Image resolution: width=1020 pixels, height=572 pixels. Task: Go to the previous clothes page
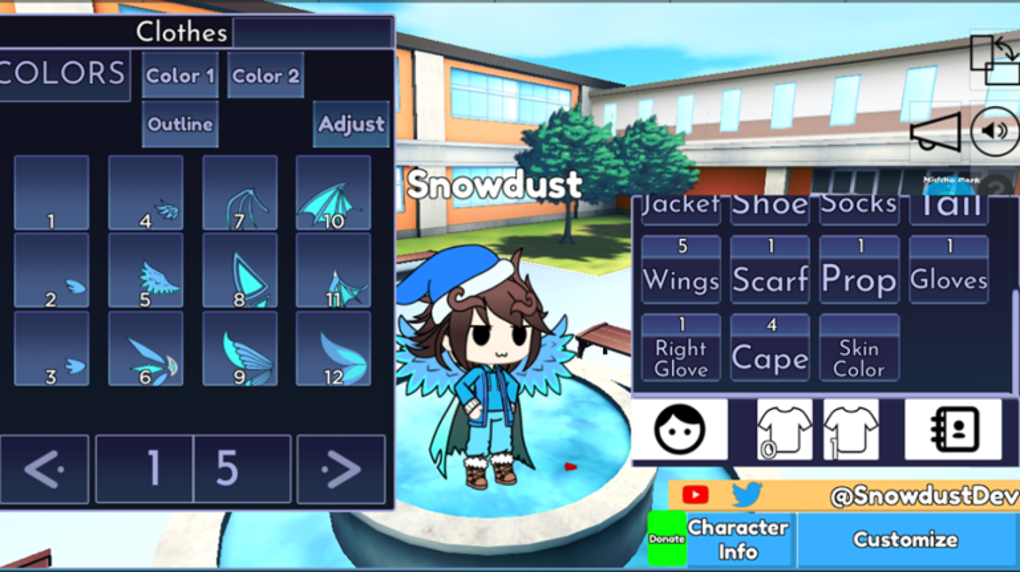44,469
